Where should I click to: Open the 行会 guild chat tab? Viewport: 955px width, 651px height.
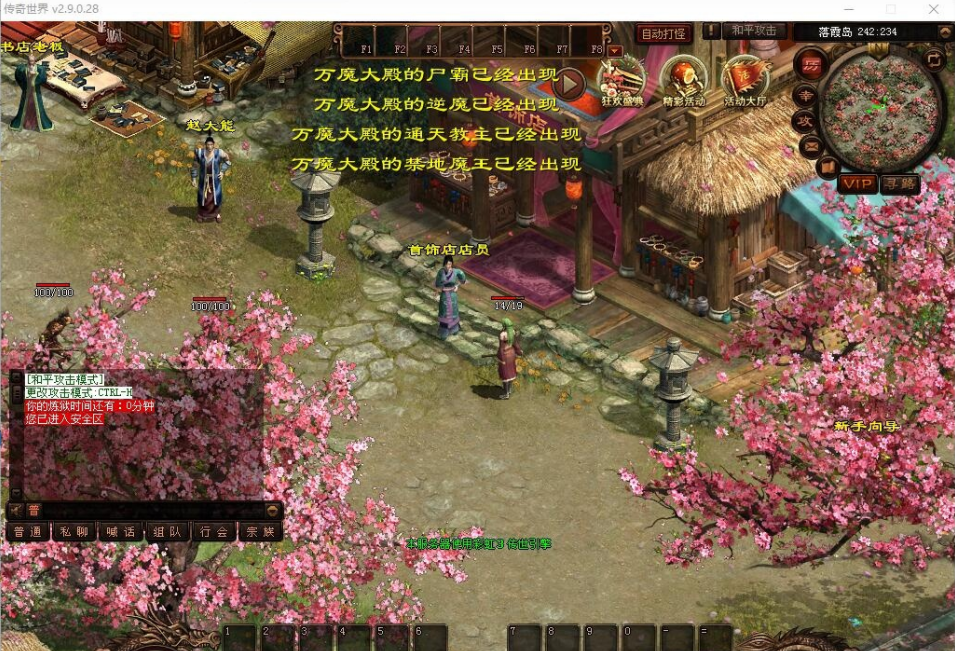[x=213, y=531]
